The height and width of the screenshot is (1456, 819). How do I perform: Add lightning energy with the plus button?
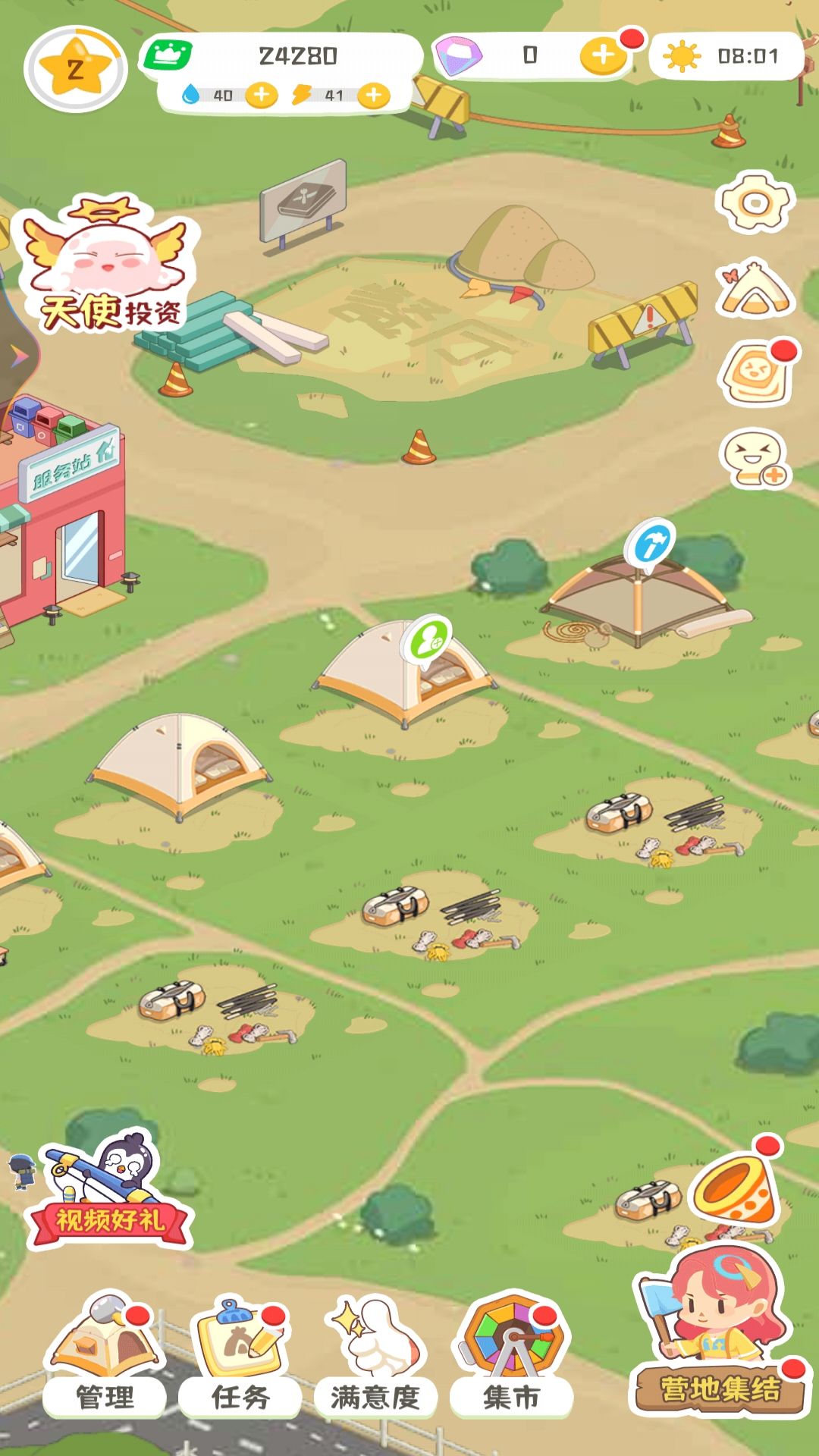tap(373, 96)
